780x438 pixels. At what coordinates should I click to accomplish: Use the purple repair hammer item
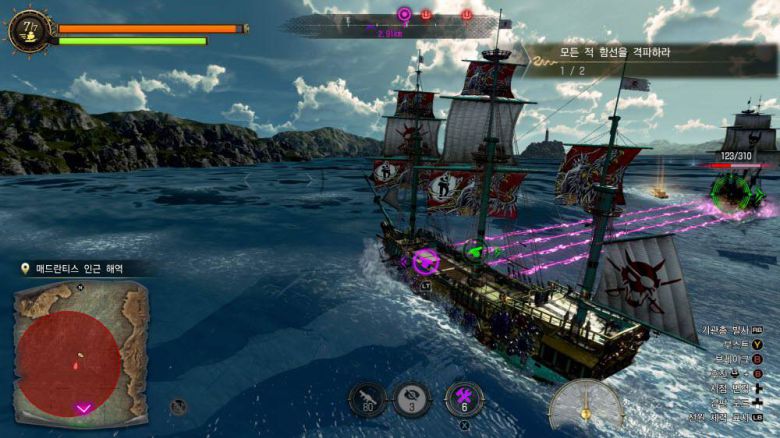tap(463, 400)
